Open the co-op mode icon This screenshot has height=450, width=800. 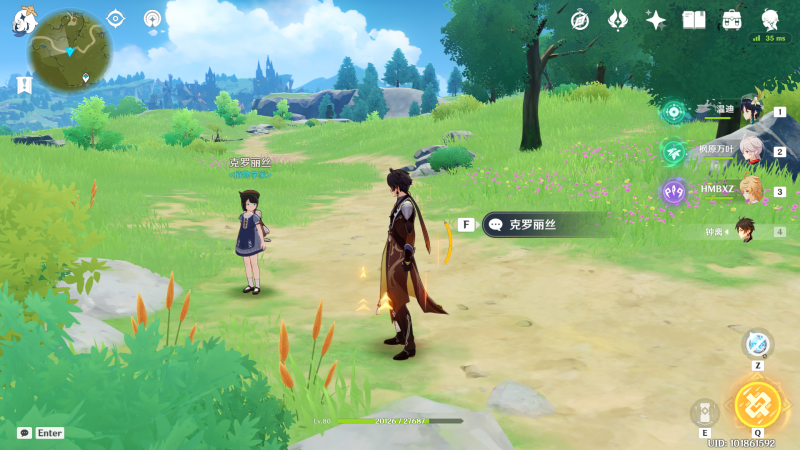pos(152,18)
